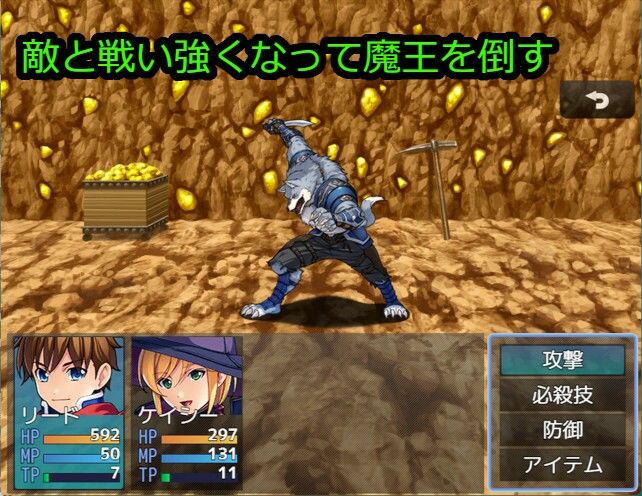Select ケイシー's character status panel
This screenshot has height=496, width=642.
(187, 410)
